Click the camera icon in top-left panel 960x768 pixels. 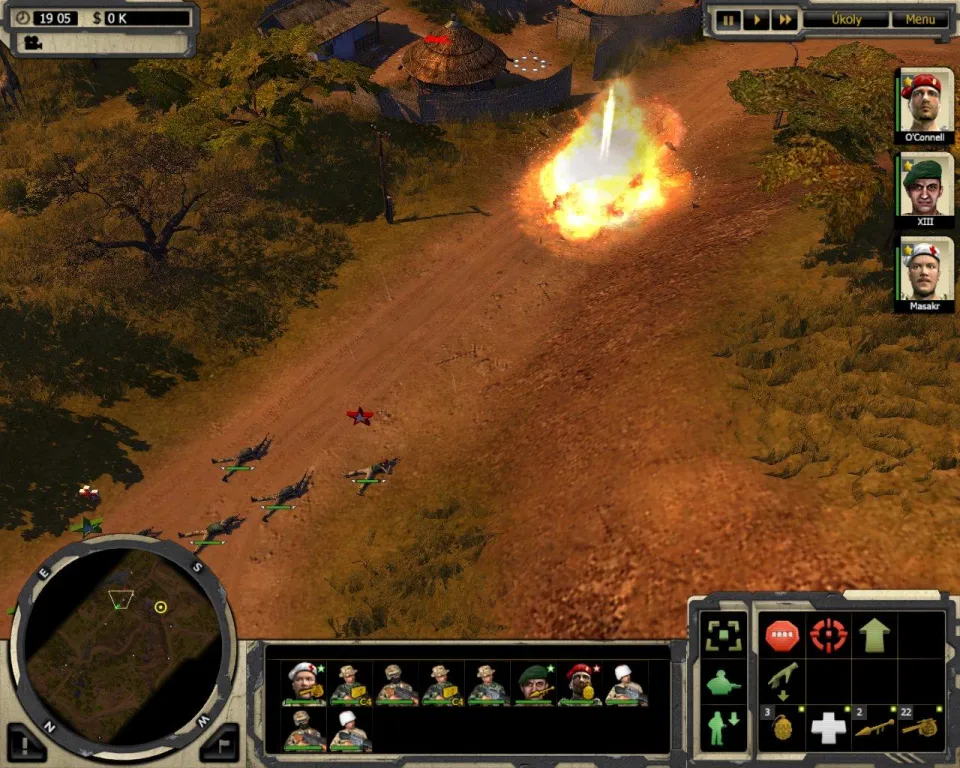(x=33, y=42)
